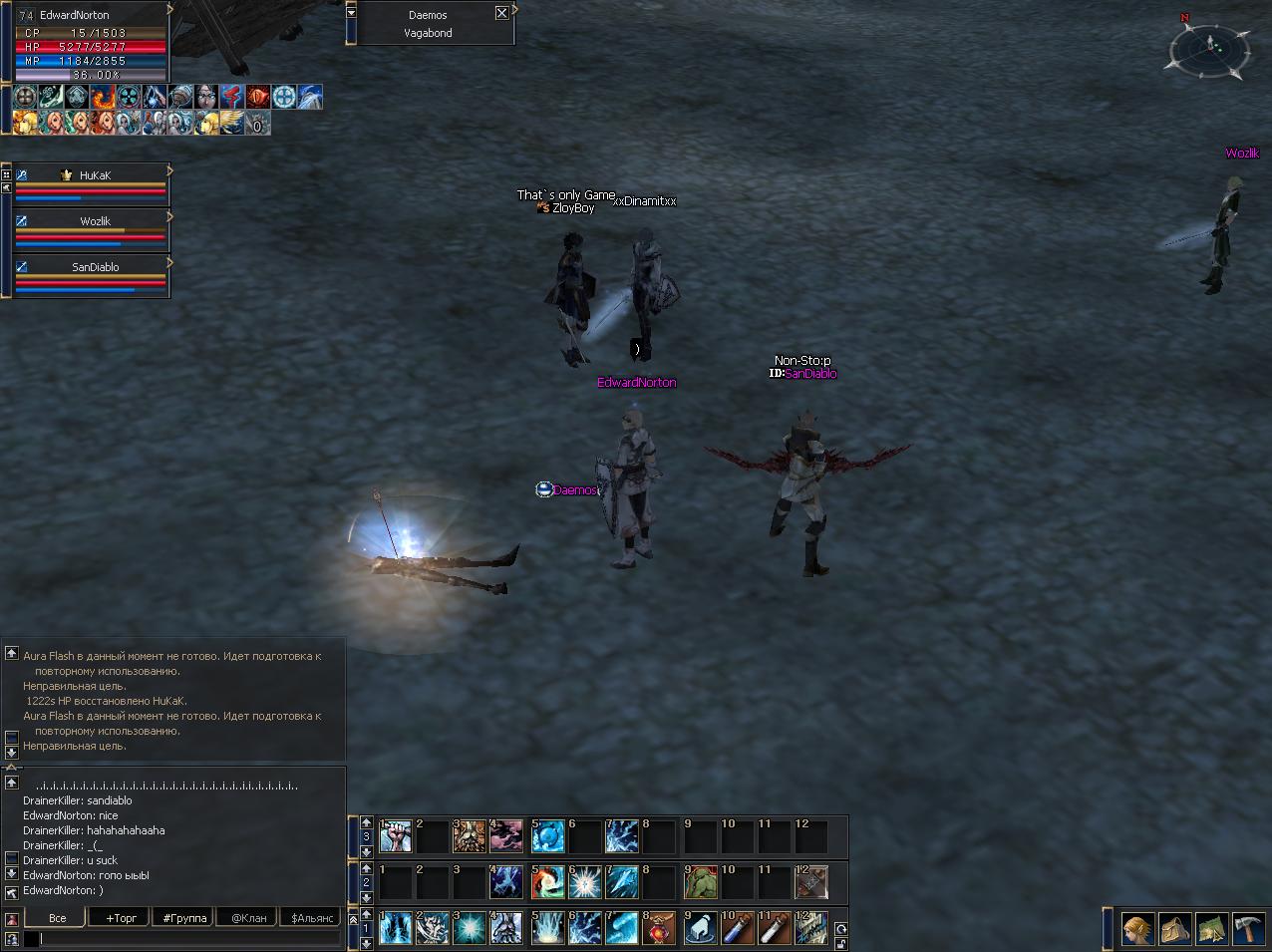
Task: Select the Все chat tab
Action: tap(58, 918)
